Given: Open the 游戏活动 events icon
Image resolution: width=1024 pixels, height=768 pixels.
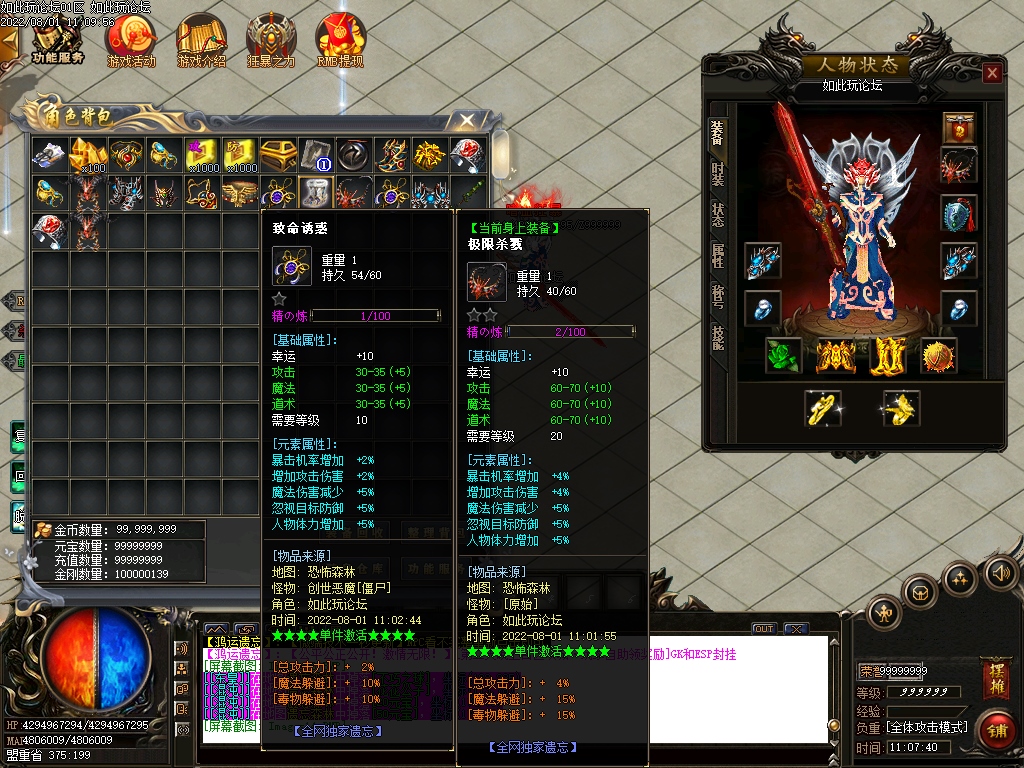Looking at the screenshot, I should pos(131,40).
